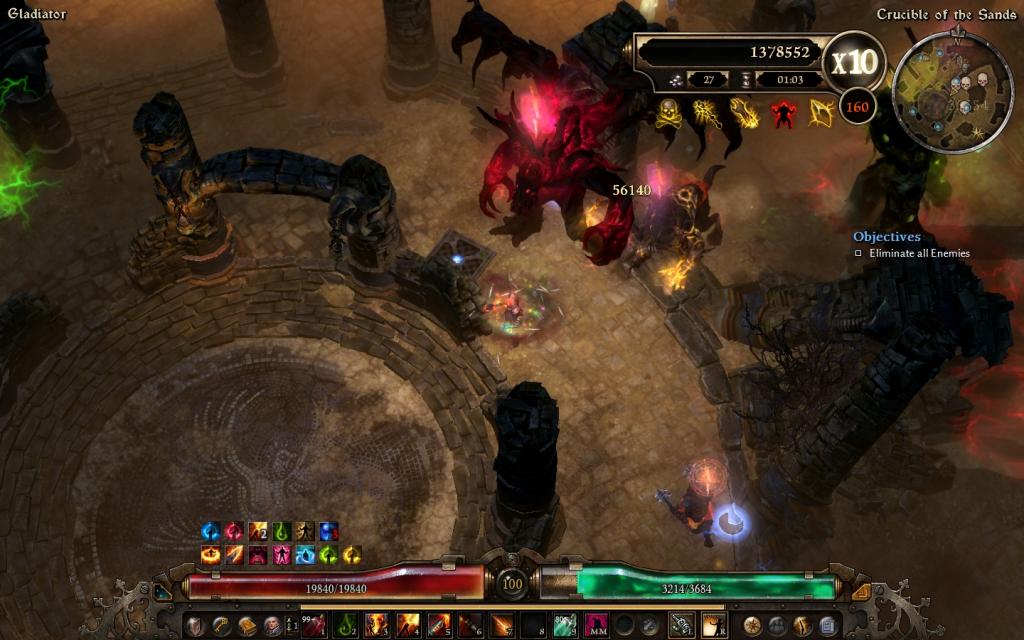The width and height of the screenshot is (1024, 640).
Task: Inspect the yellow aura buff icon
Action: tap(352, 554)
